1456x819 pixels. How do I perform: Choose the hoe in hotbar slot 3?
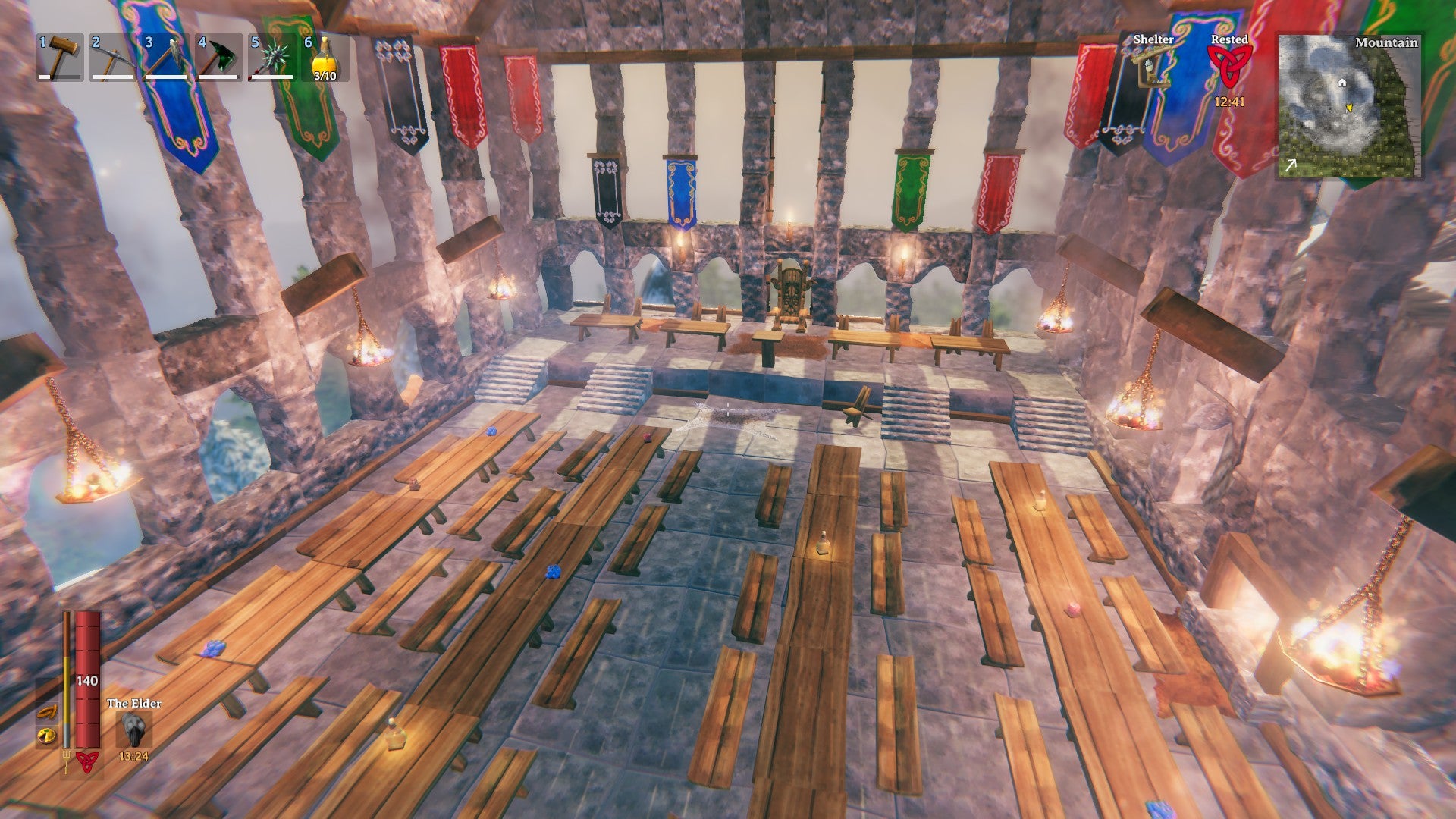pos(167,57)
